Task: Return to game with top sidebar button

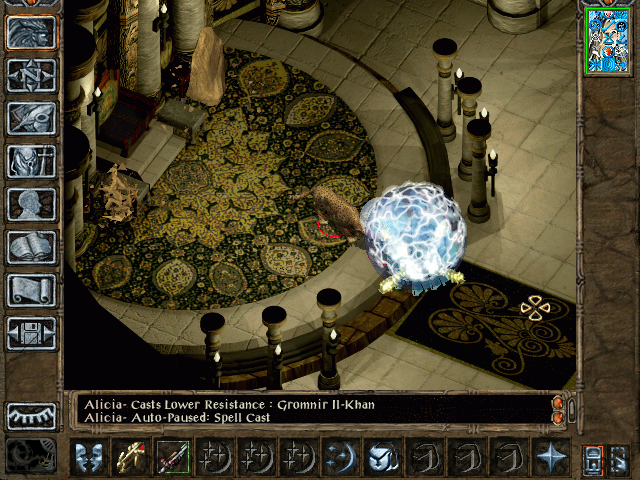Action: (31, 32)
